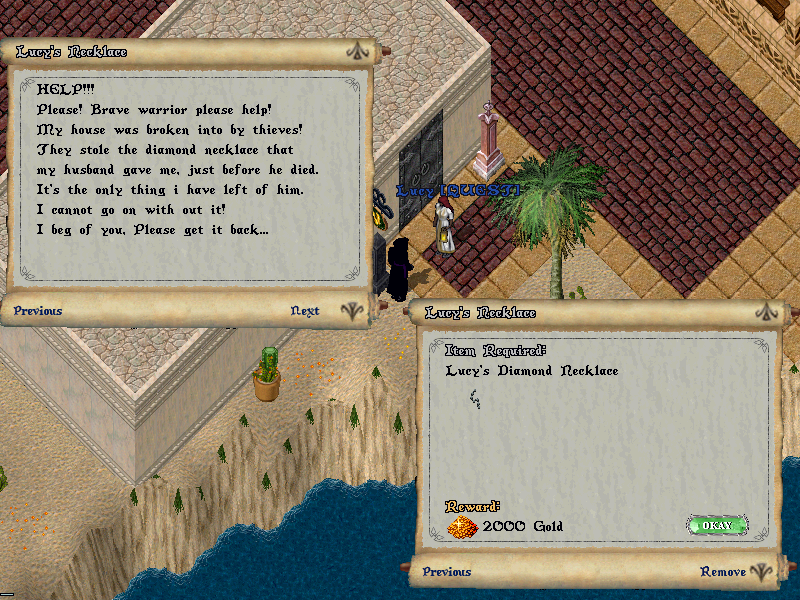Remove the Lucy's Necklace quest
800x600 pixels.
click(x=723, y=572)
